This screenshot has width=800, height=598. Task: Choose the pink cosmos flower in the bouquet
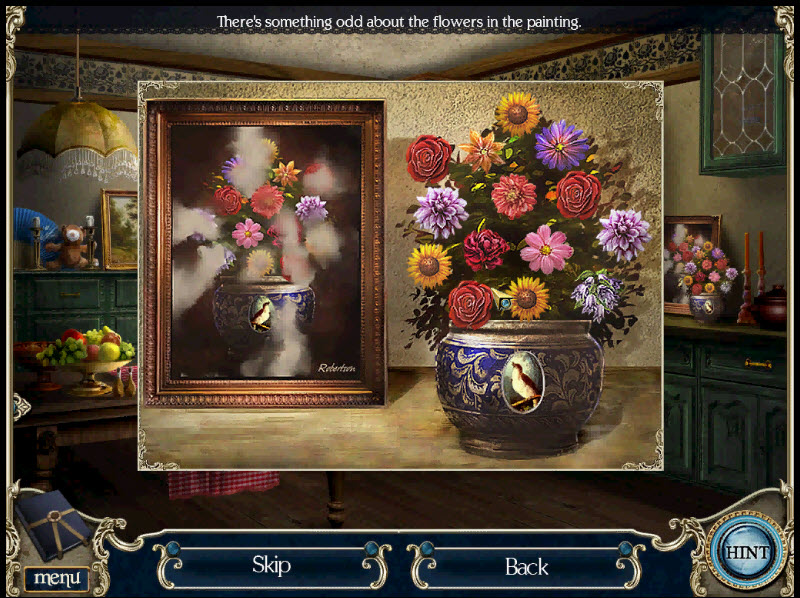(x=546, y=248)
